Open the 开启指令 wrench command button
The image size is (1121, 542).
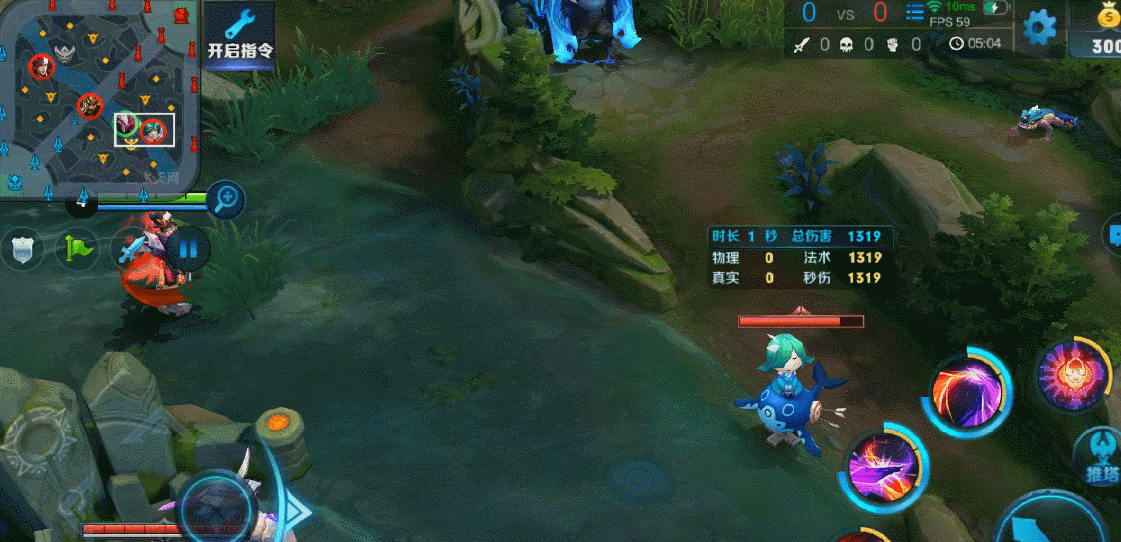240,35
